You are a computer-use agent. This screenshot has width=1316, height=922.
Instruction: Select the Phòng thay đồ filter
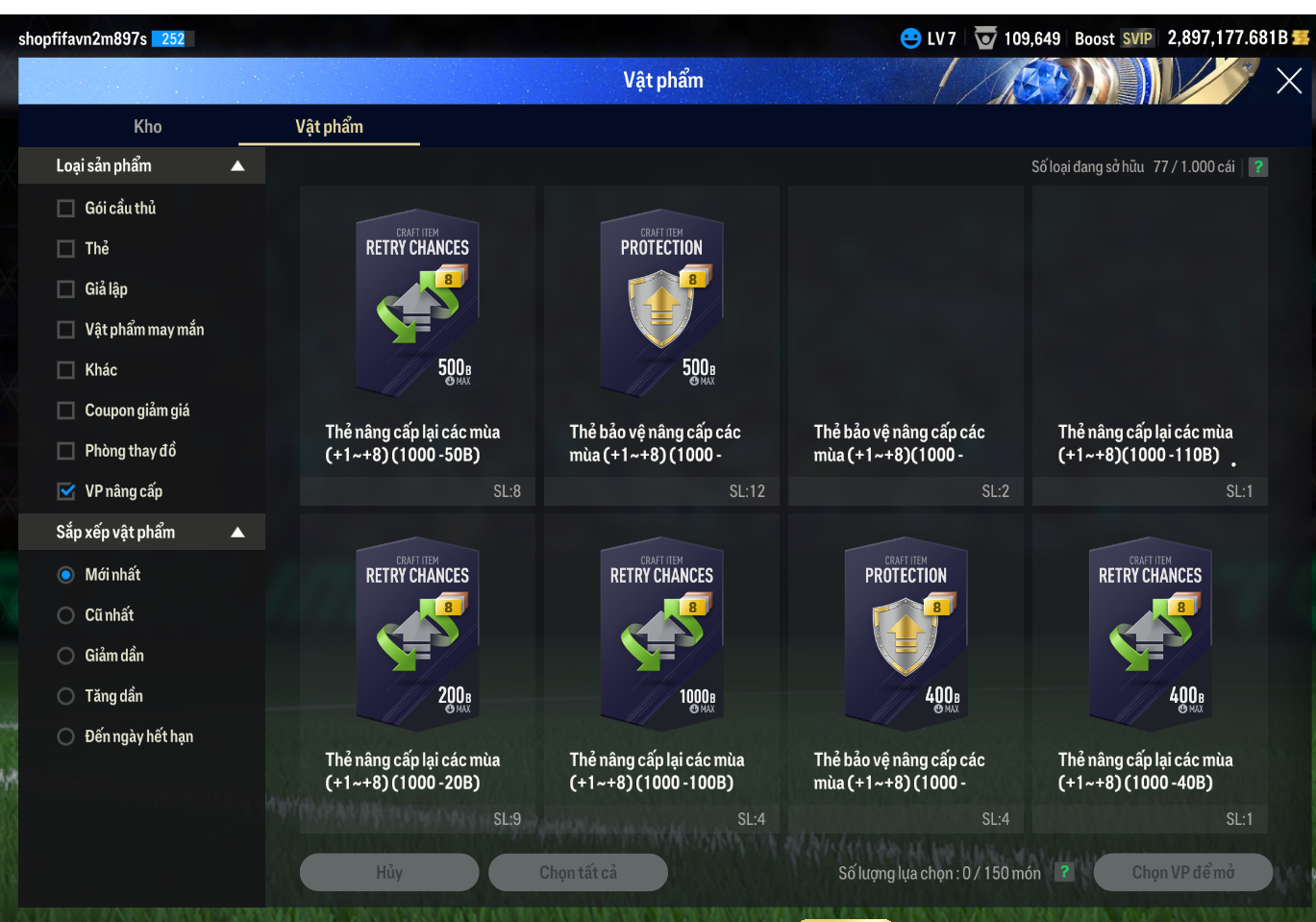66,451
